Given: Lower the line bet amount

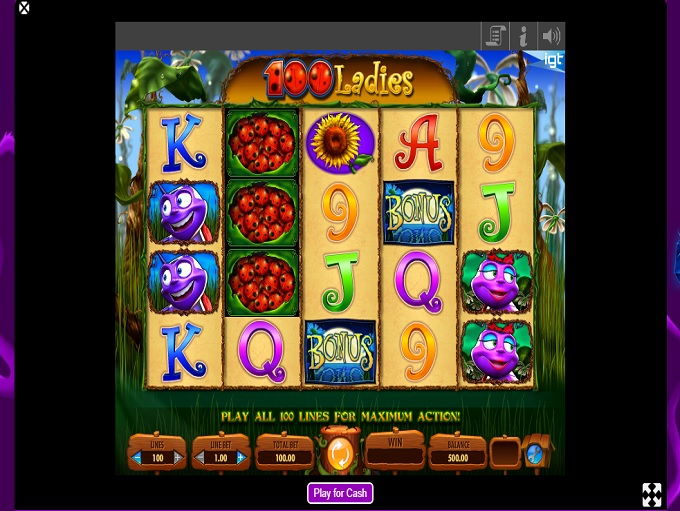Looking at the screenshot, I should [x=200, y=458].
